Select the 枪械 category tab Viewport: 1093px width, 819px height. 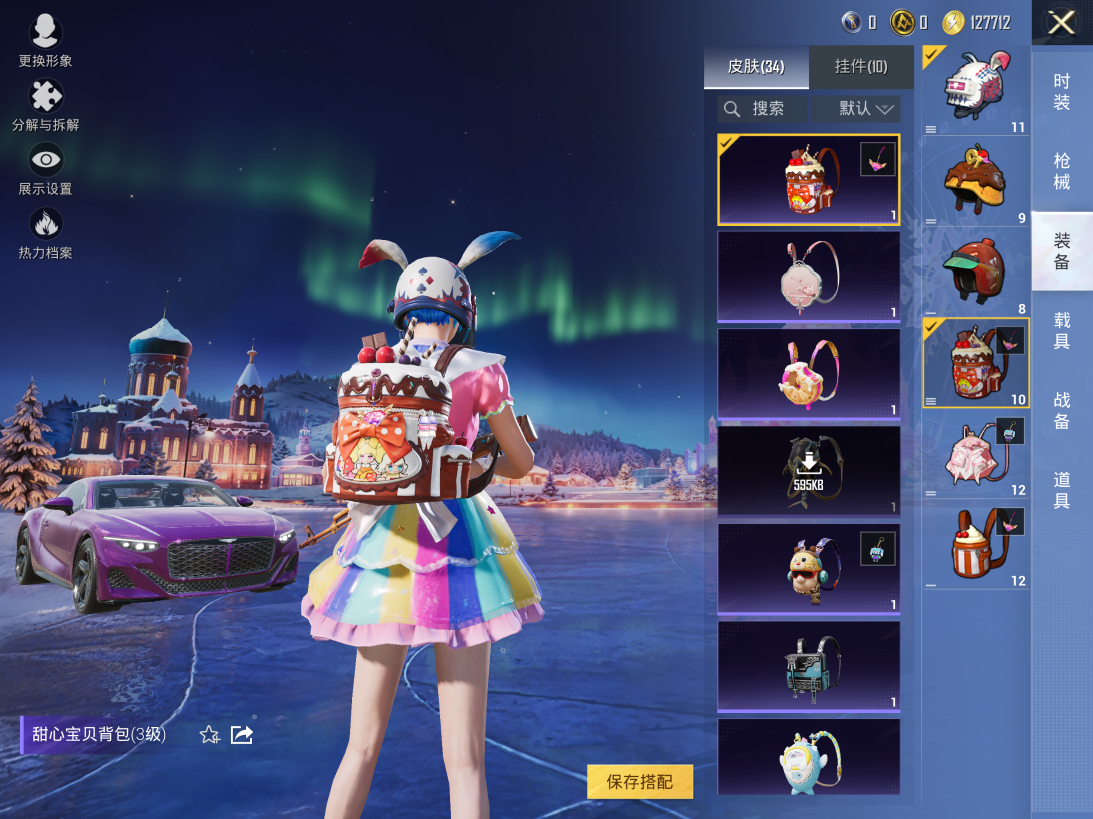click(1061, 171)
